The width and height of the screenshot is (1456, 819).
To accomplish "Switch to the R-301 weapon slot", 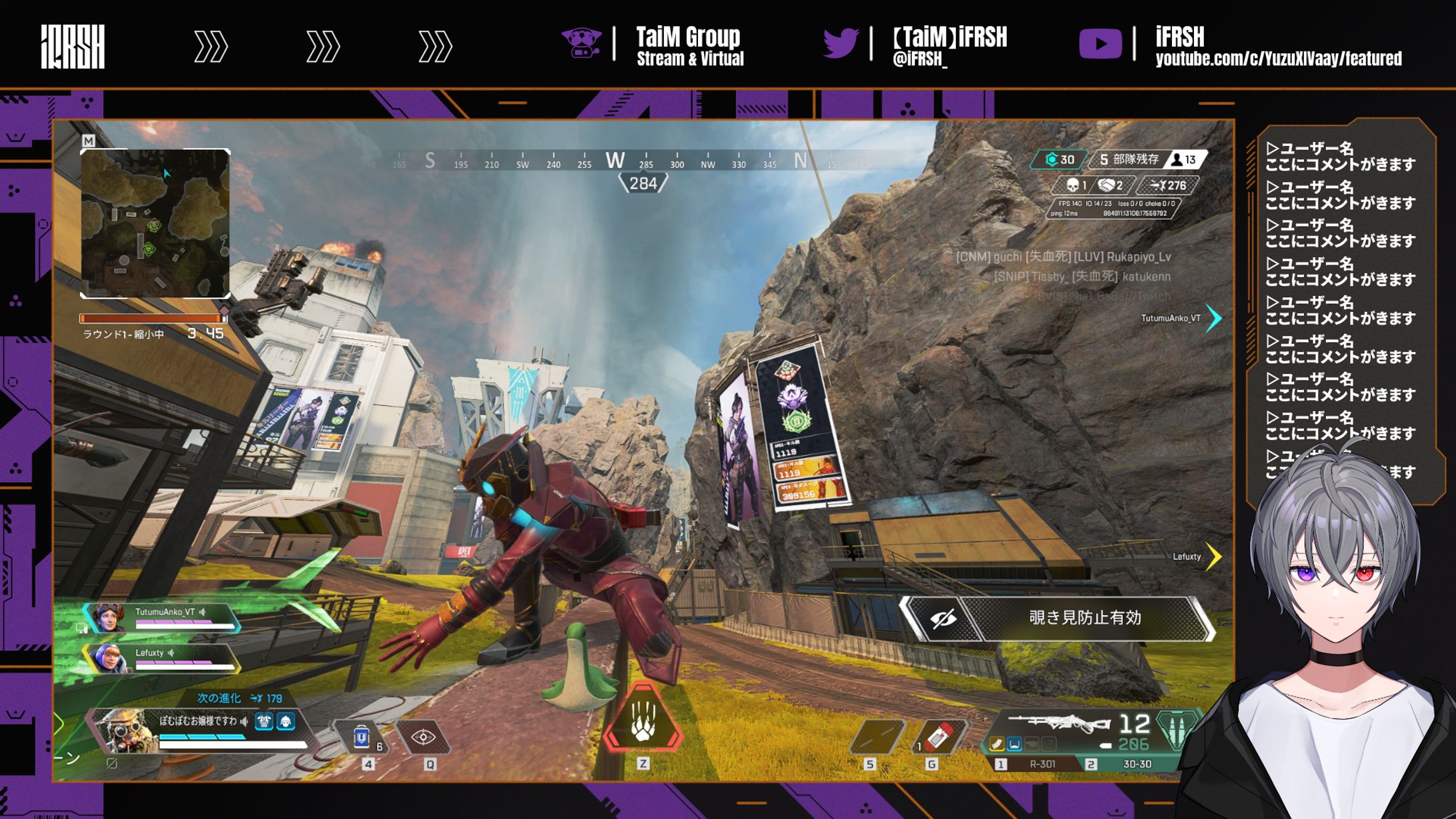I will coord(1041,764).
